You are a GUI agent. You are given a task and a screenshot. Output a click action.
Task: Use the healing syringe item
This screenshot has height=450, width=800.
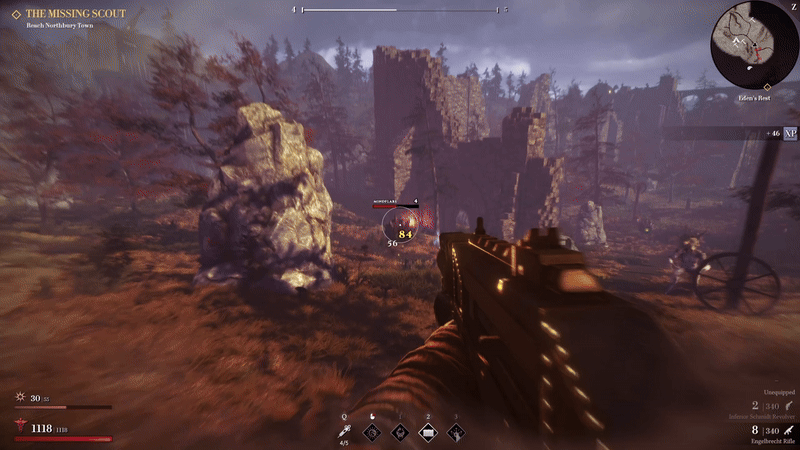tap(344, 431)
